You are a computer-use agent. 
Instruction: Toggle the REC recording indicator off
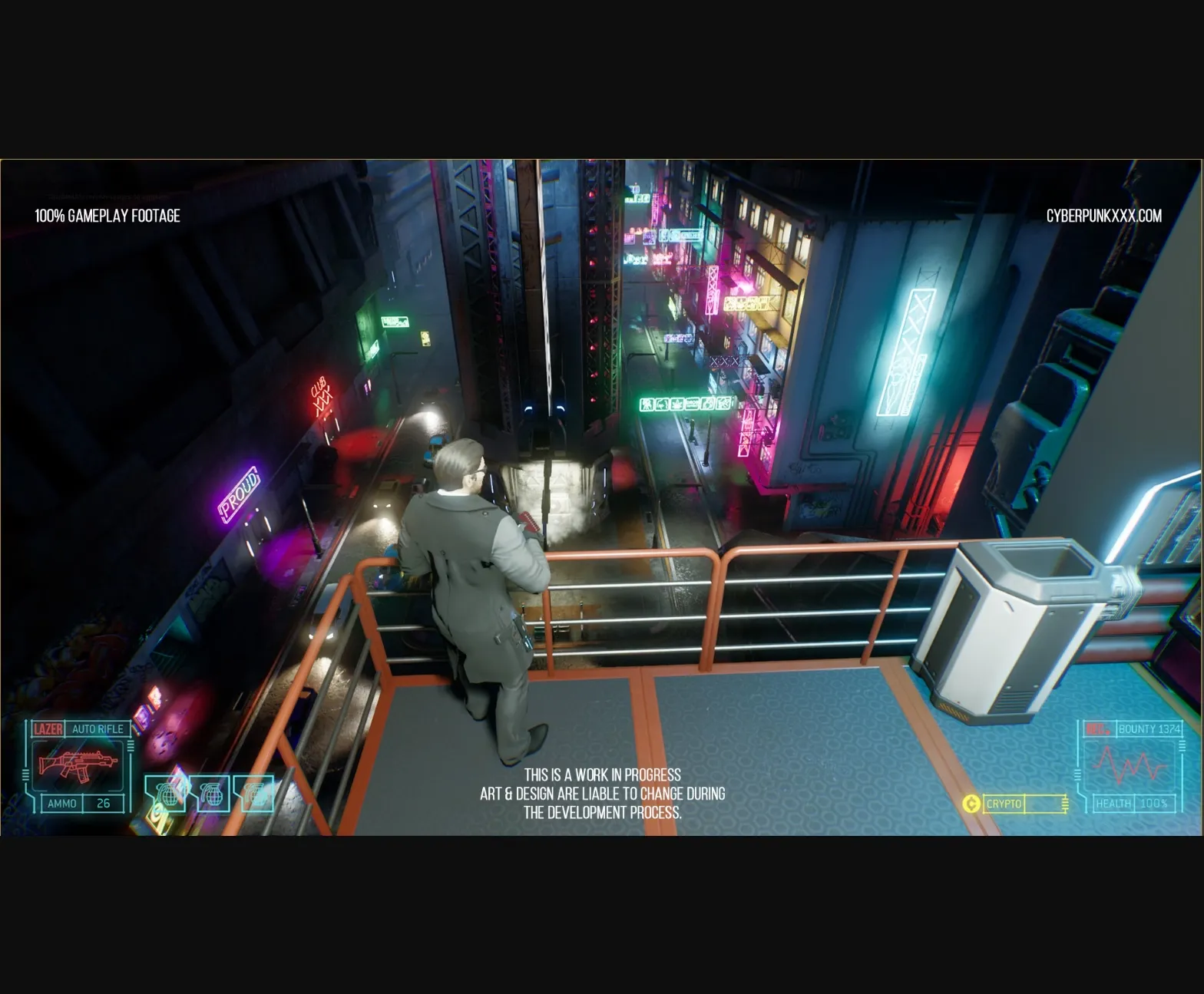pos(1098,728)
